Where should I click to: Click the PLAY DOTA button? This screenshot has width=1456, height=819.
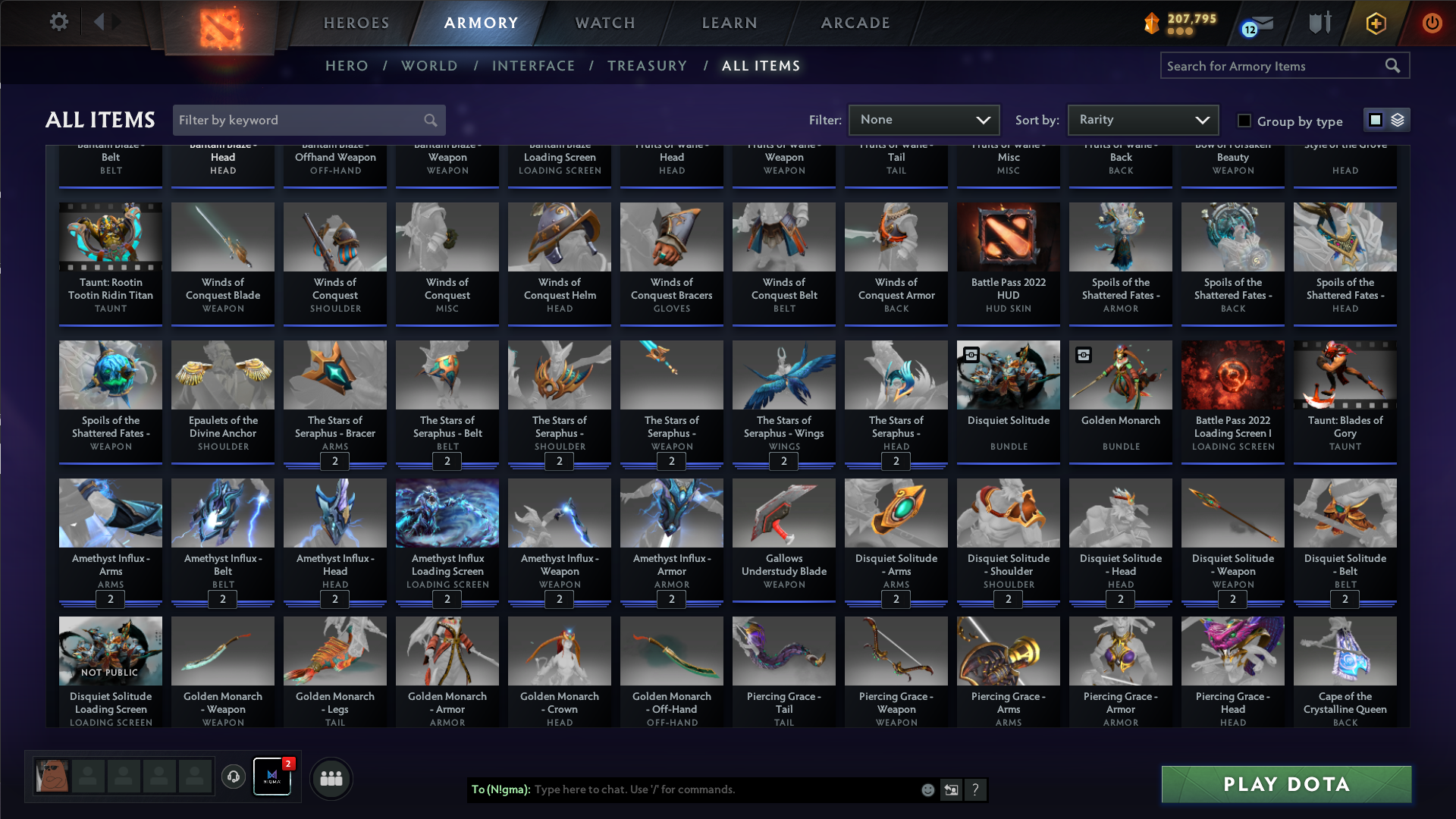[1285, 784]
